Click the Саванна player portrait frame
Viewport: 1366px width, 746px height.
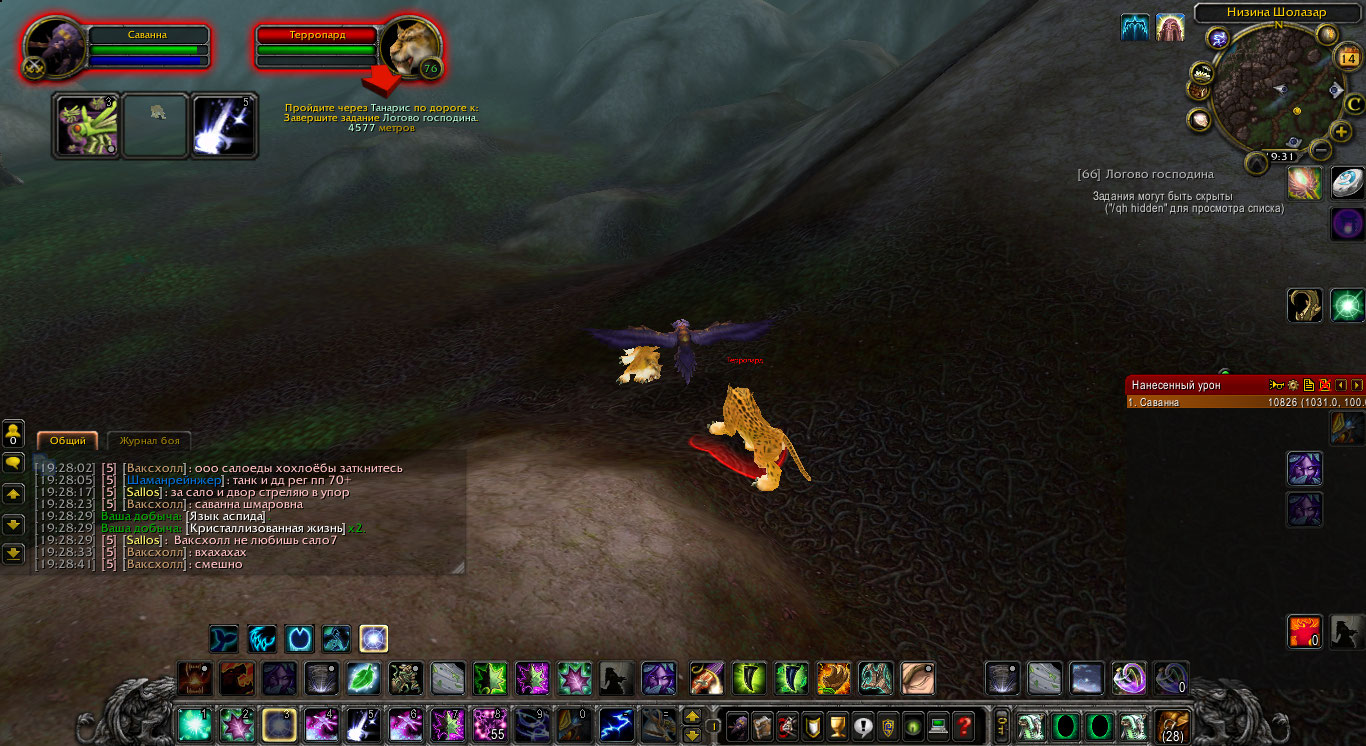(55, 46)
